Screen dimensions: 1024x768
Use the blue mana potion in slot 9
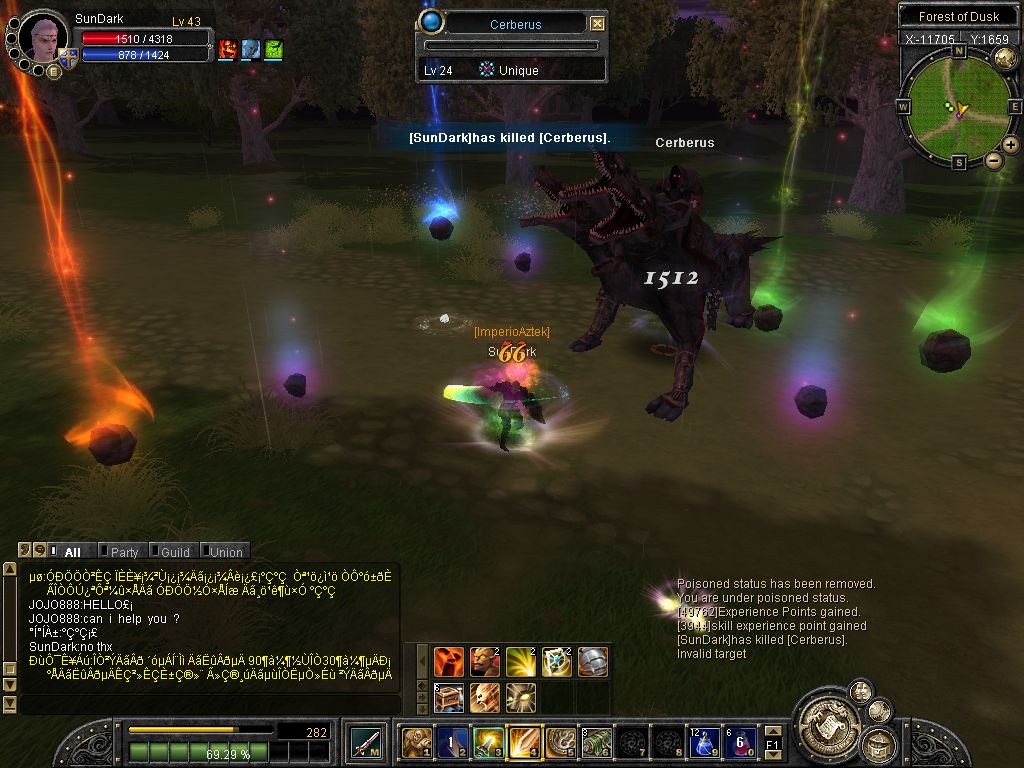(x=703, y=743)
